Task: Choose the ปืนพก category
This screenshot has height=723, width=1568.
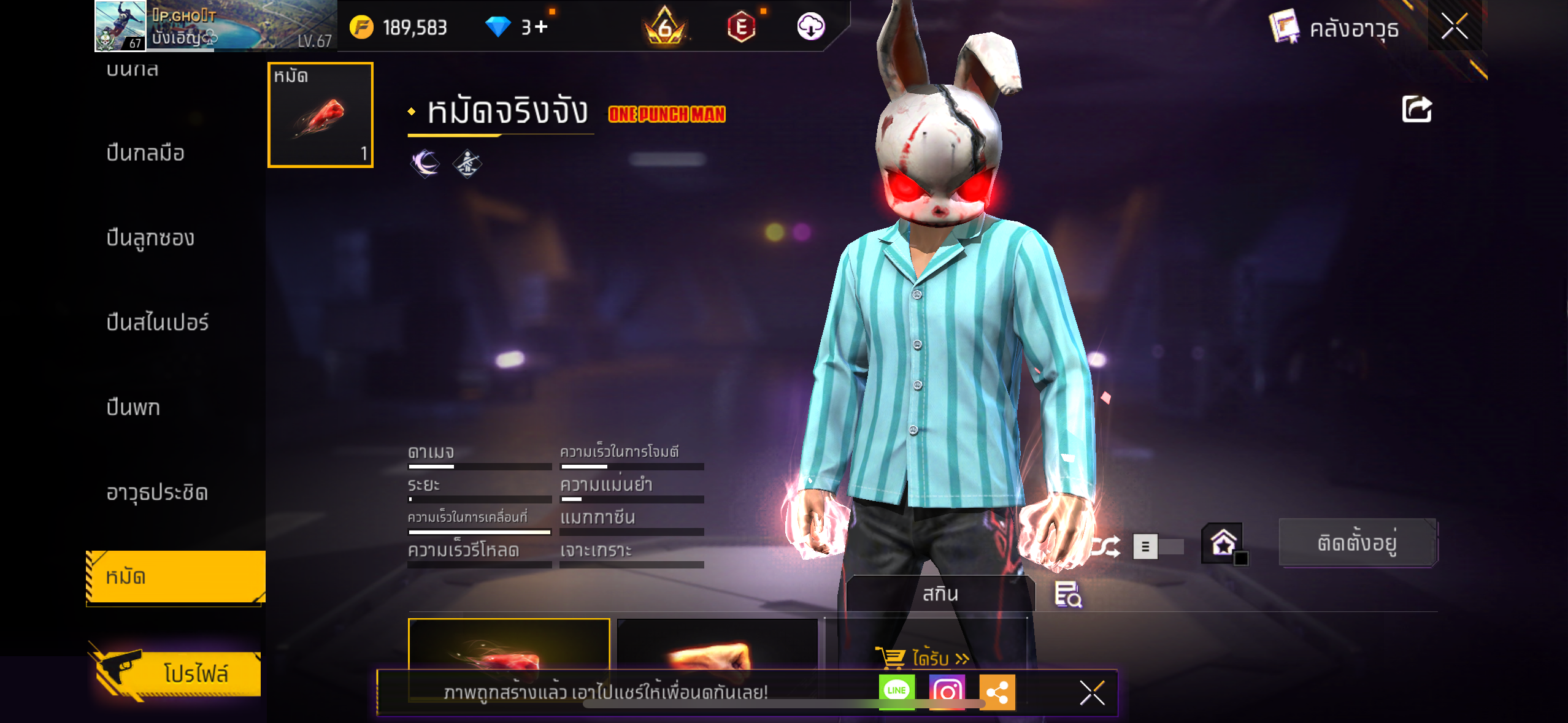Action: pos(133,407)
